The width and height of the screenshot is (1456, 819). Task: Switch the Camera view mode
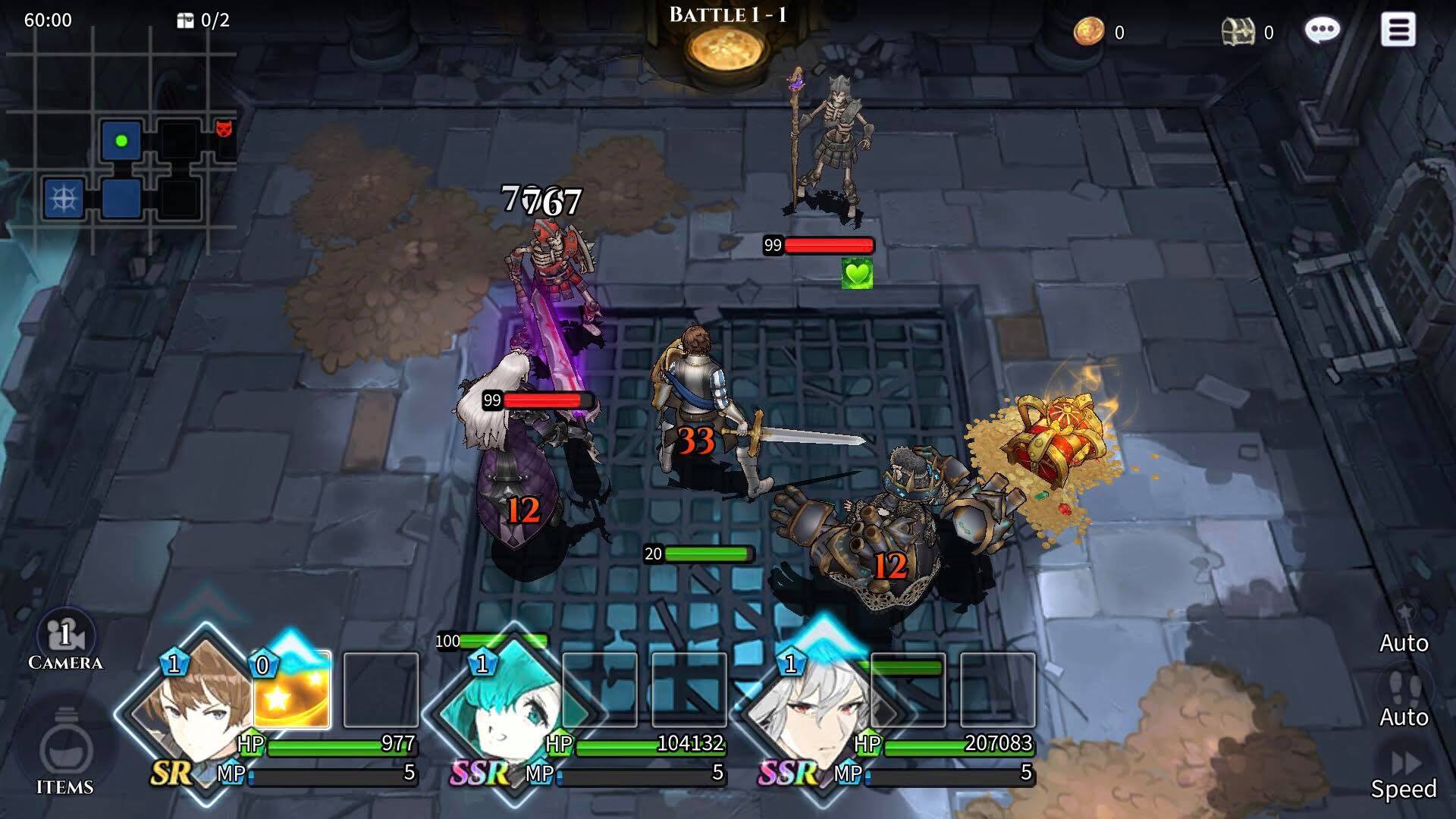65,641
